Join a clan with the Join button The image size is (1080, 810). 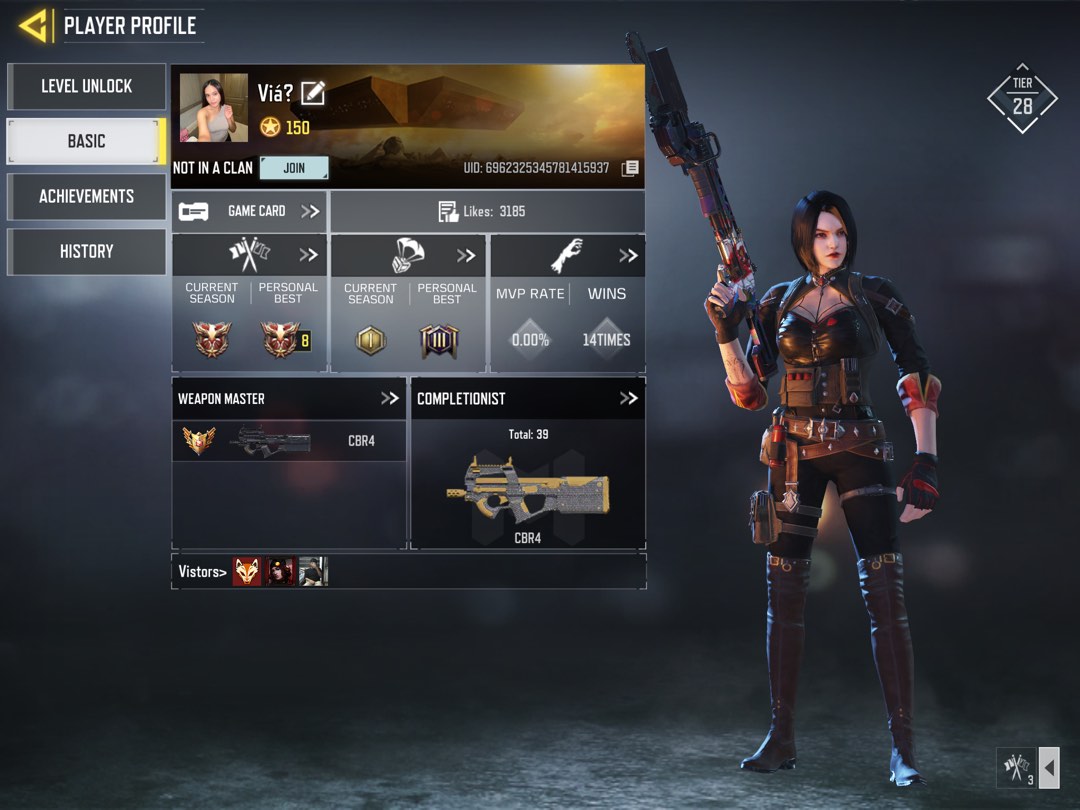pos(294,168)
